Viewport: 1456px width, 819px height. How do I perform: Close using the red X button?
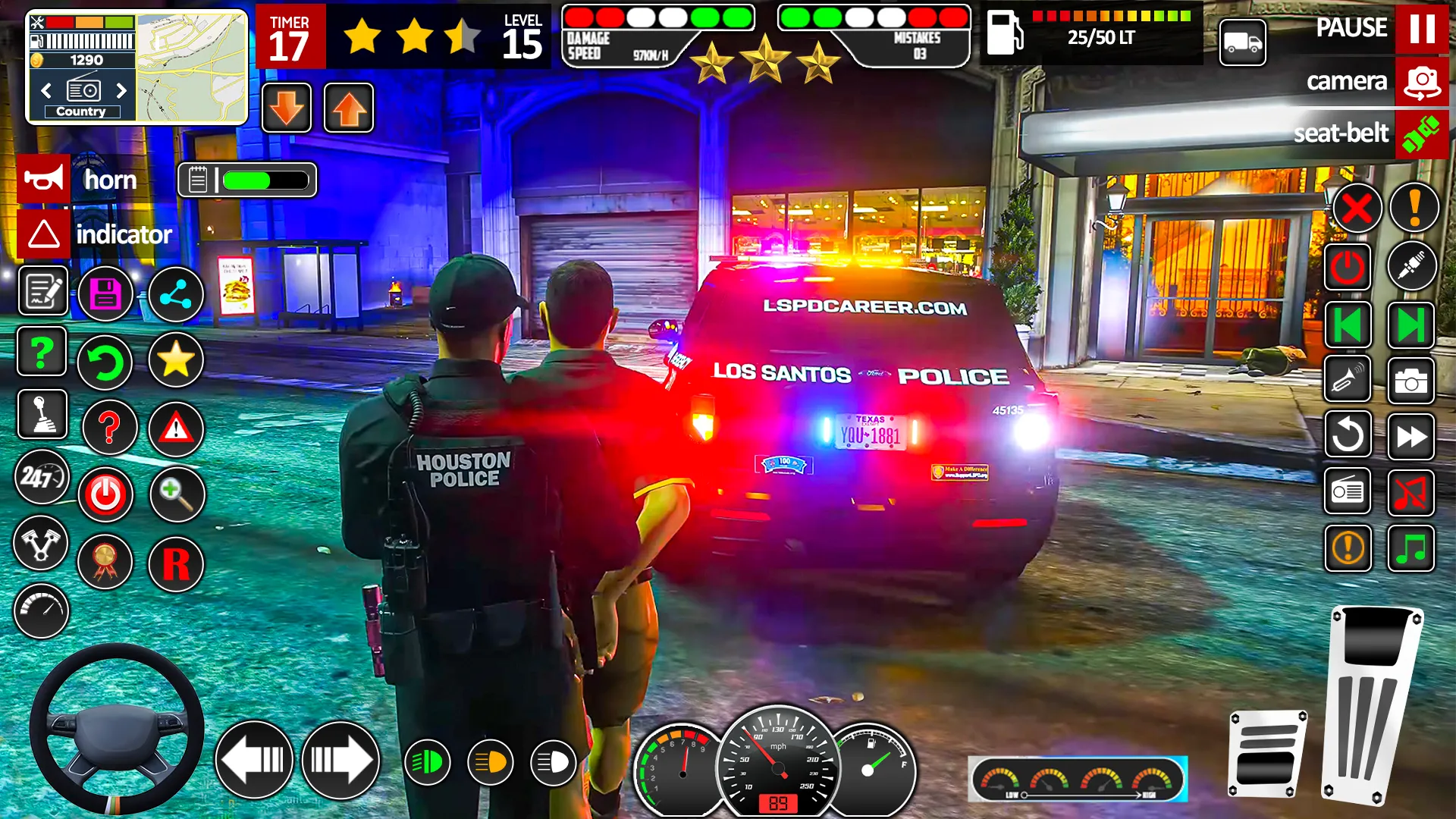coord(1357,208)
